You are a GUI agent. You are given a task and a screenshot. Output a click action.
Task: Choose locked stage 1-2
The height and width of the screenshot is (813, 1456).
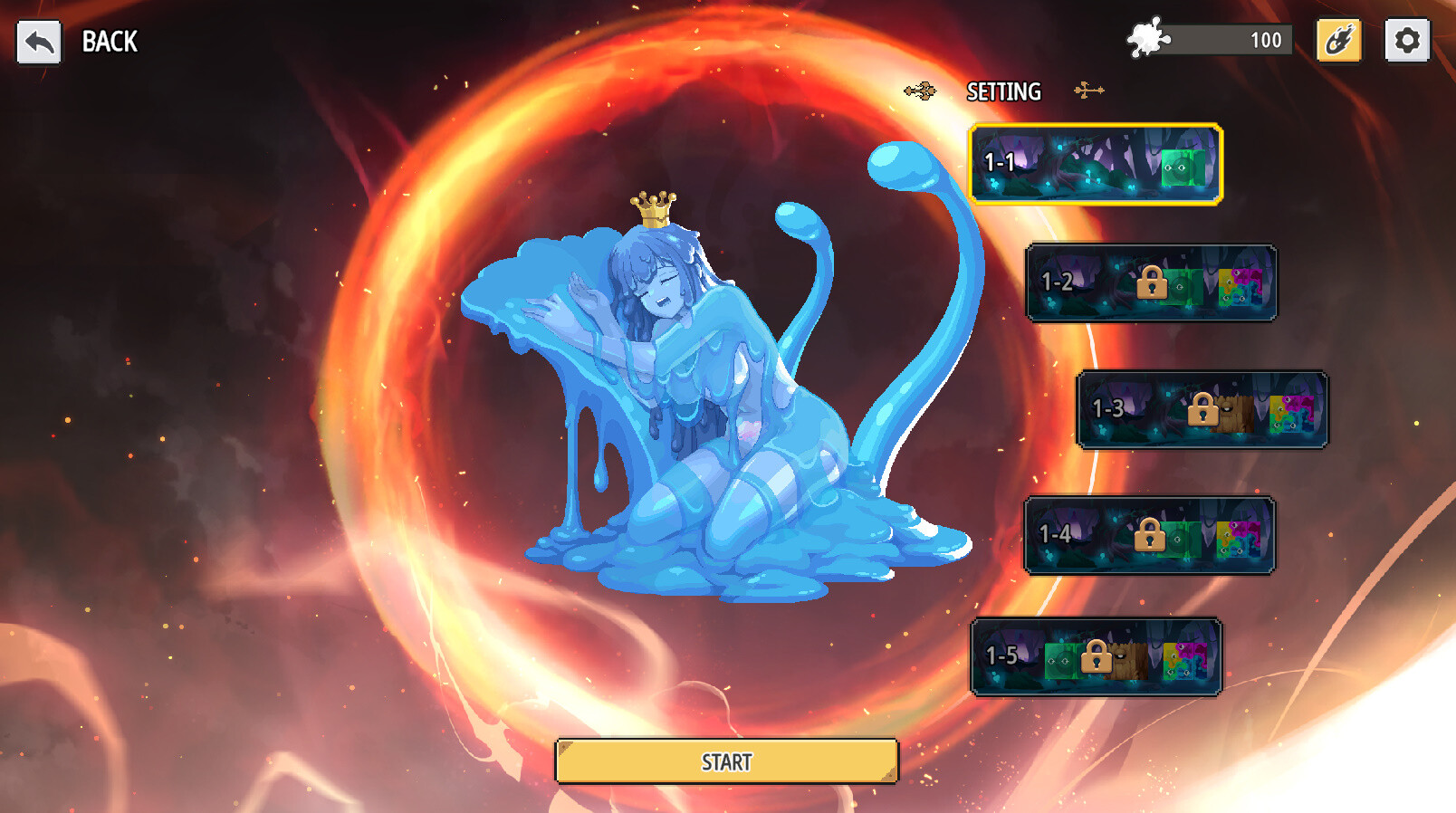[1151, 282]
